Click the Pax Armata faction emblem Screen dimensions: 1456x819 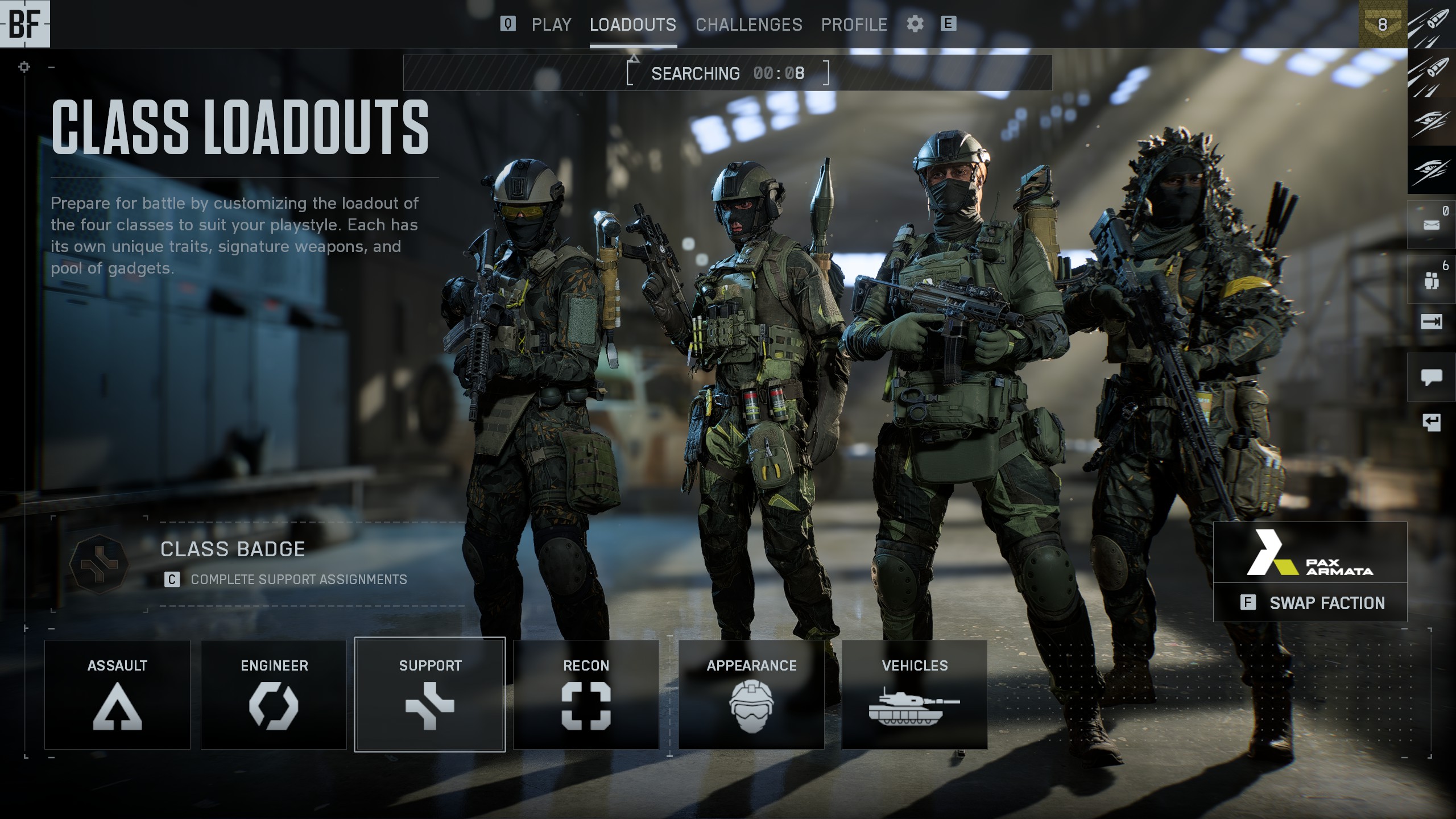1310,552
